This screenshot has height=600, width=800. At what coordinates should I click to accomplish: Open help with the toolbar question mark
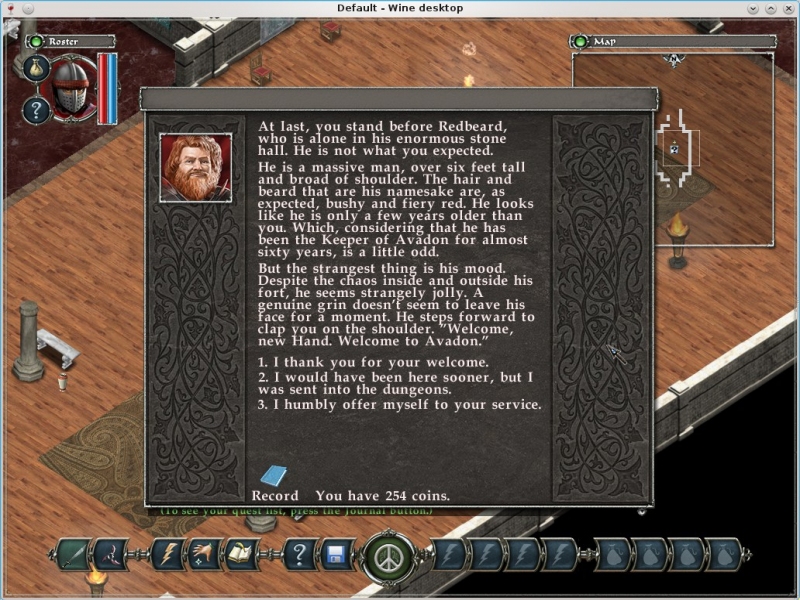(299, 554)
